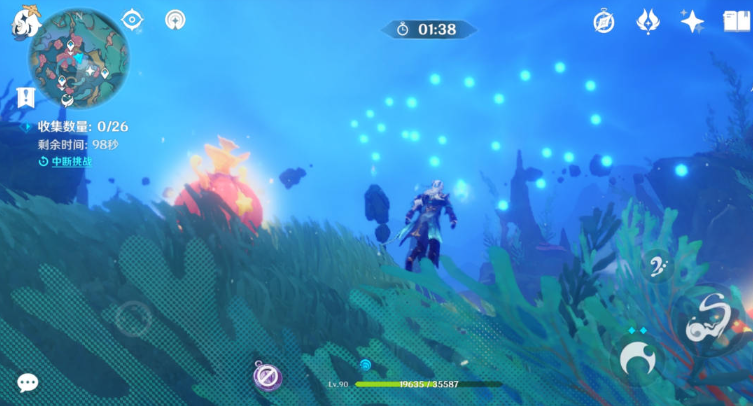Tap the round signal icon near the minimap
Image resolution: width=753 pixels, height=406 pixels.
point(175,20)
